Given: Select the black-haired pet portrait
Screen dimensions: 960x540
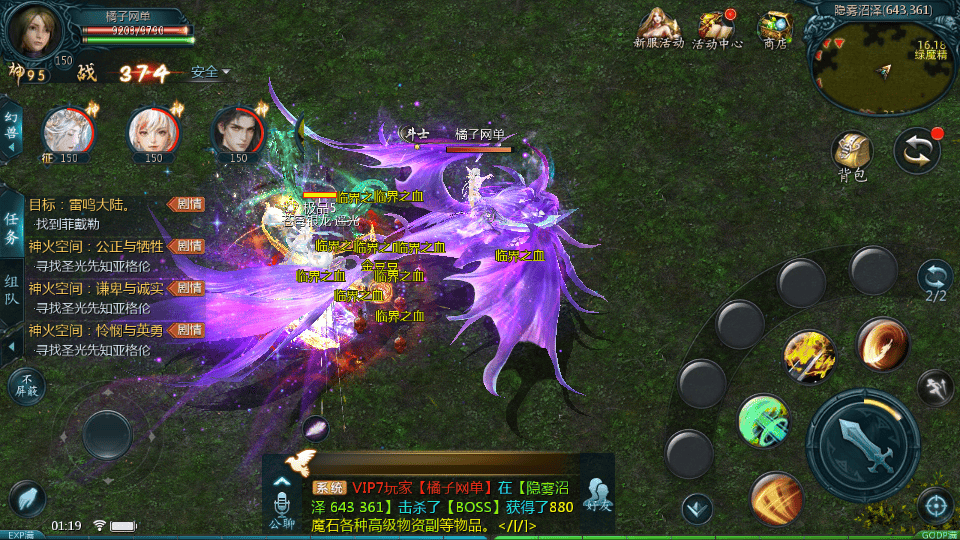Looking at the screenshot, I should [x=238, y=131].
